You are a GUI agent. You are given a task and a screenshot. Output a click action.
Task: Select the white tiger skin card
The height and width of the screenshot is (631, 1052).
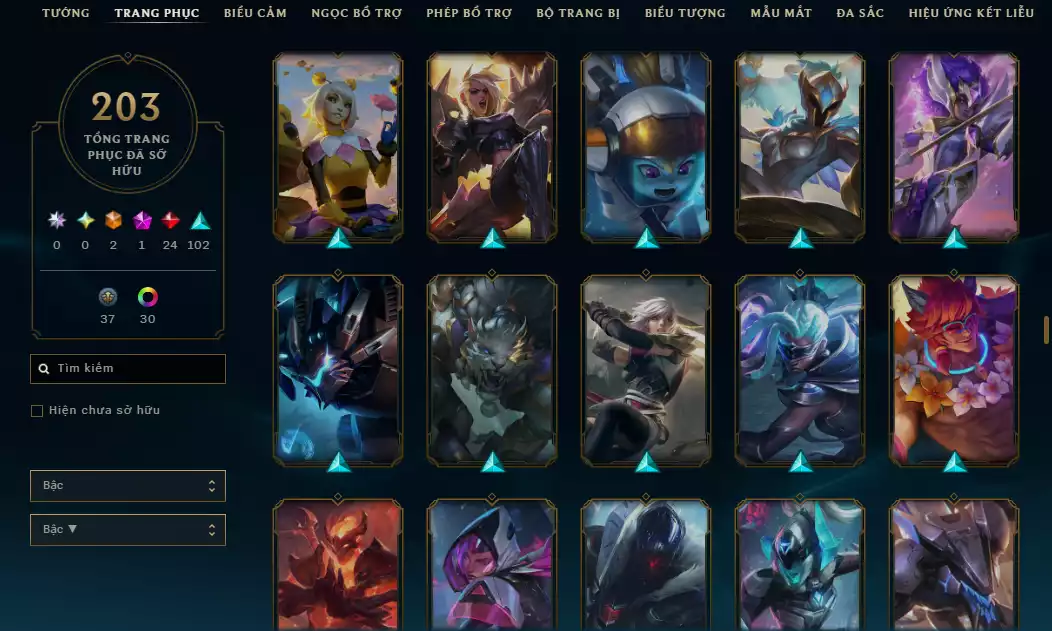pyautogui.click(x=492, y=369)
